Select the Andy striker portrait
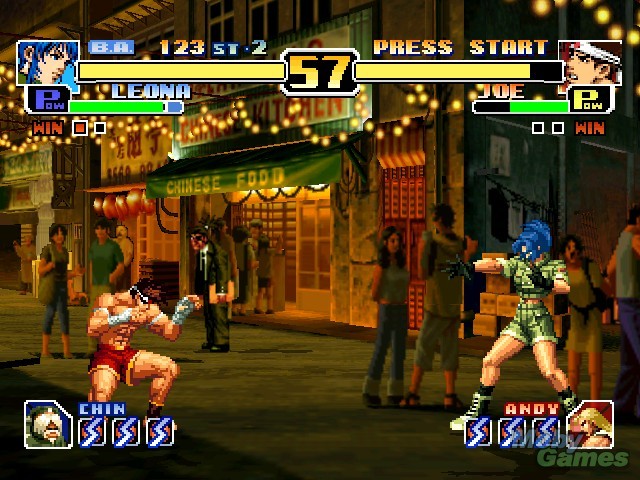640x480 pixels. coord(590,425)
